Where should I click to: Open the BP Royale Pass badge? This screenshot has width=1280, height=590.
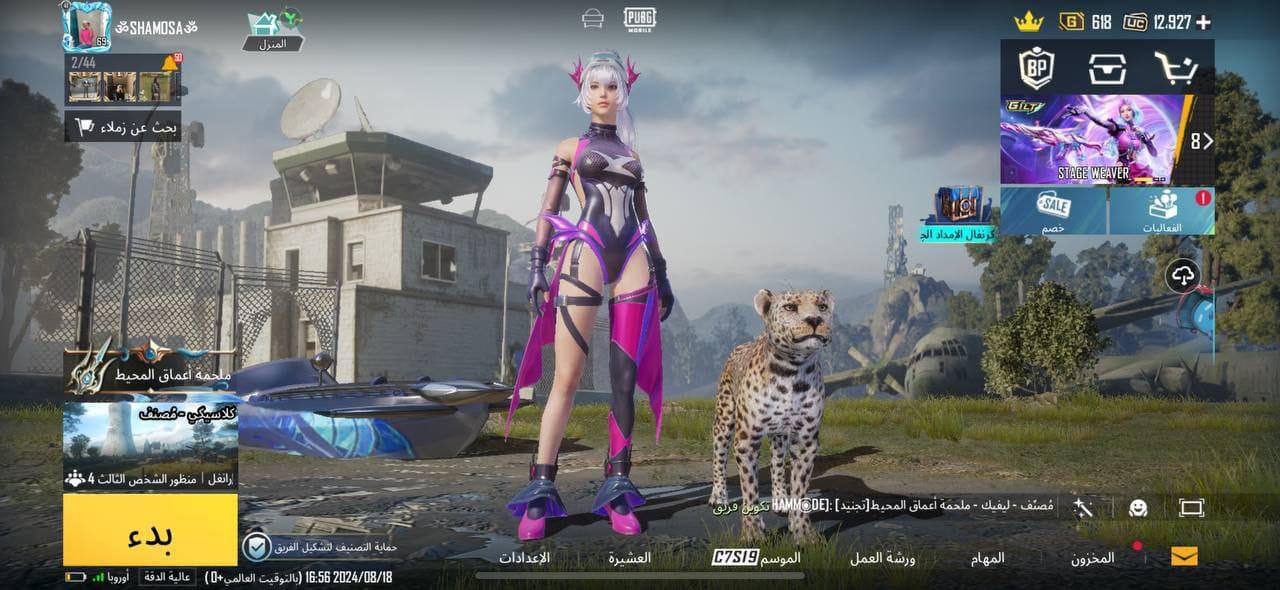tap(1036, 68)
